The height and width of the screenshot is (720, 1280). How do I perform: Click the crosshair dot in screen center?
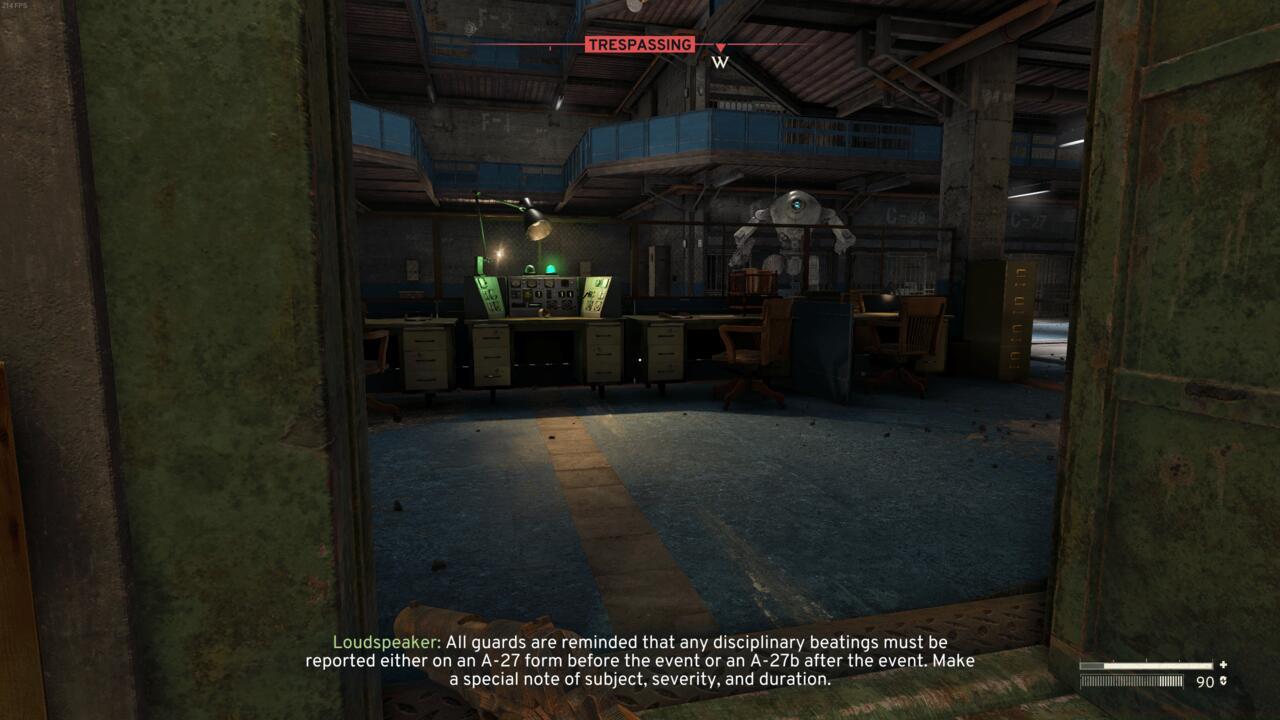tap(640, 359)
